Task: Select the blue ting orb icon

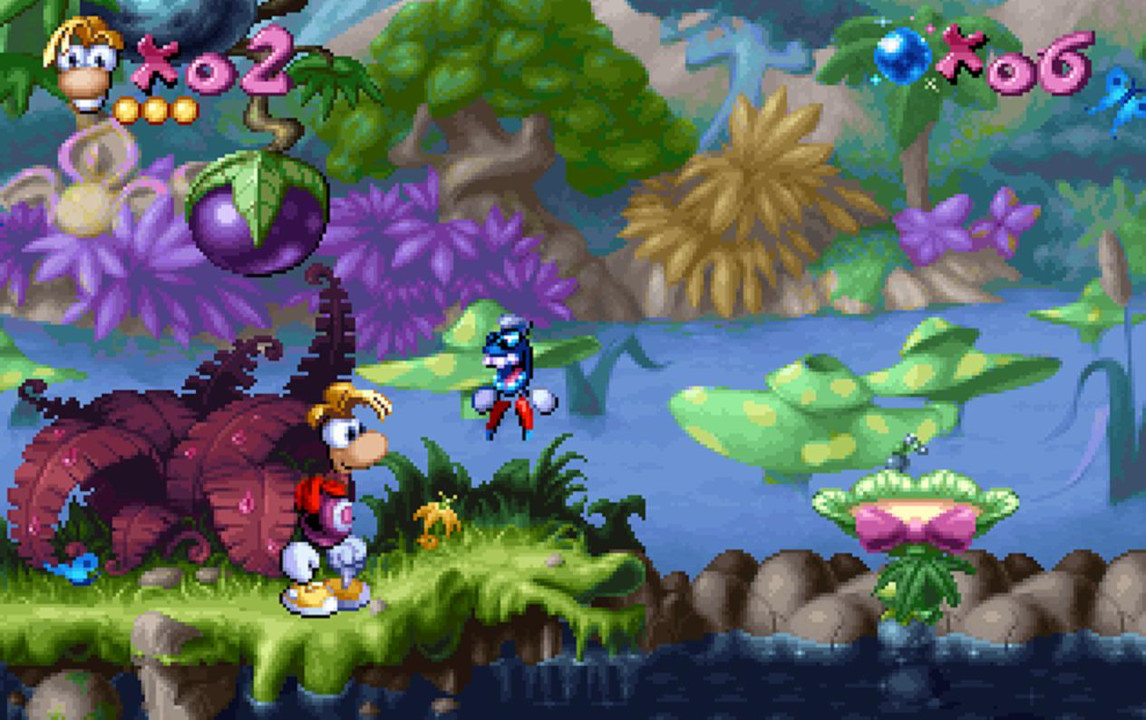Action: (x=903, y=55)
